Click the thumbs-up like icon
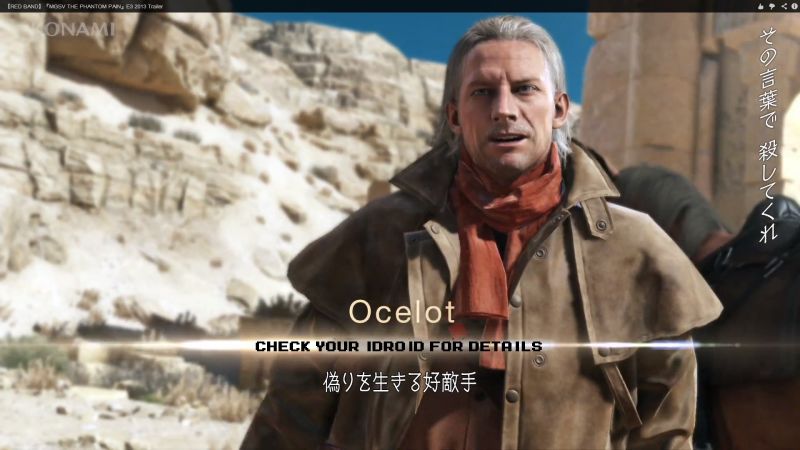Viewport: 800px width, 450px height. [760, 6]
